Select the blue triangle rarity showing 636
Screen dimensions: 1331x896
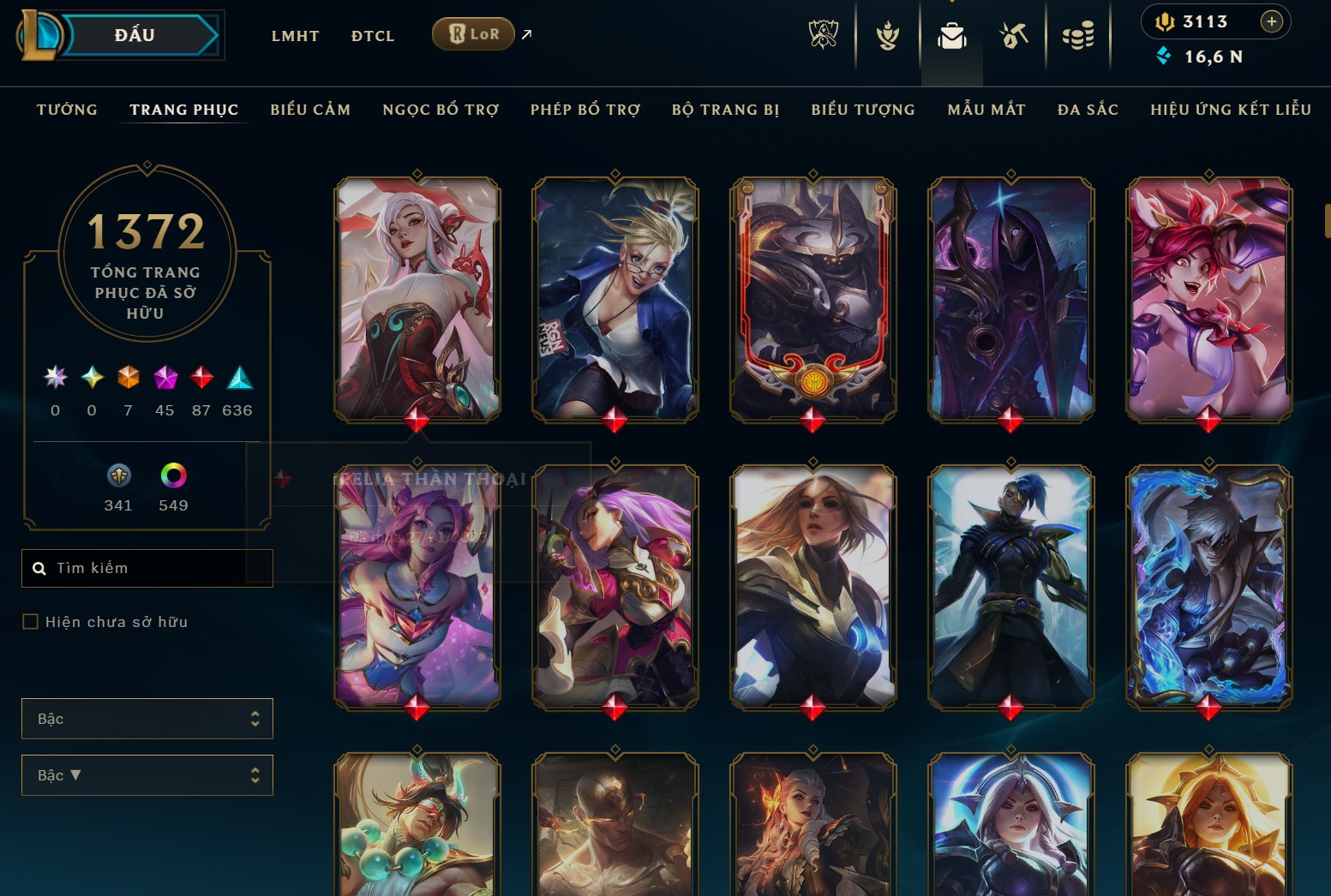[x=237, y=377]
